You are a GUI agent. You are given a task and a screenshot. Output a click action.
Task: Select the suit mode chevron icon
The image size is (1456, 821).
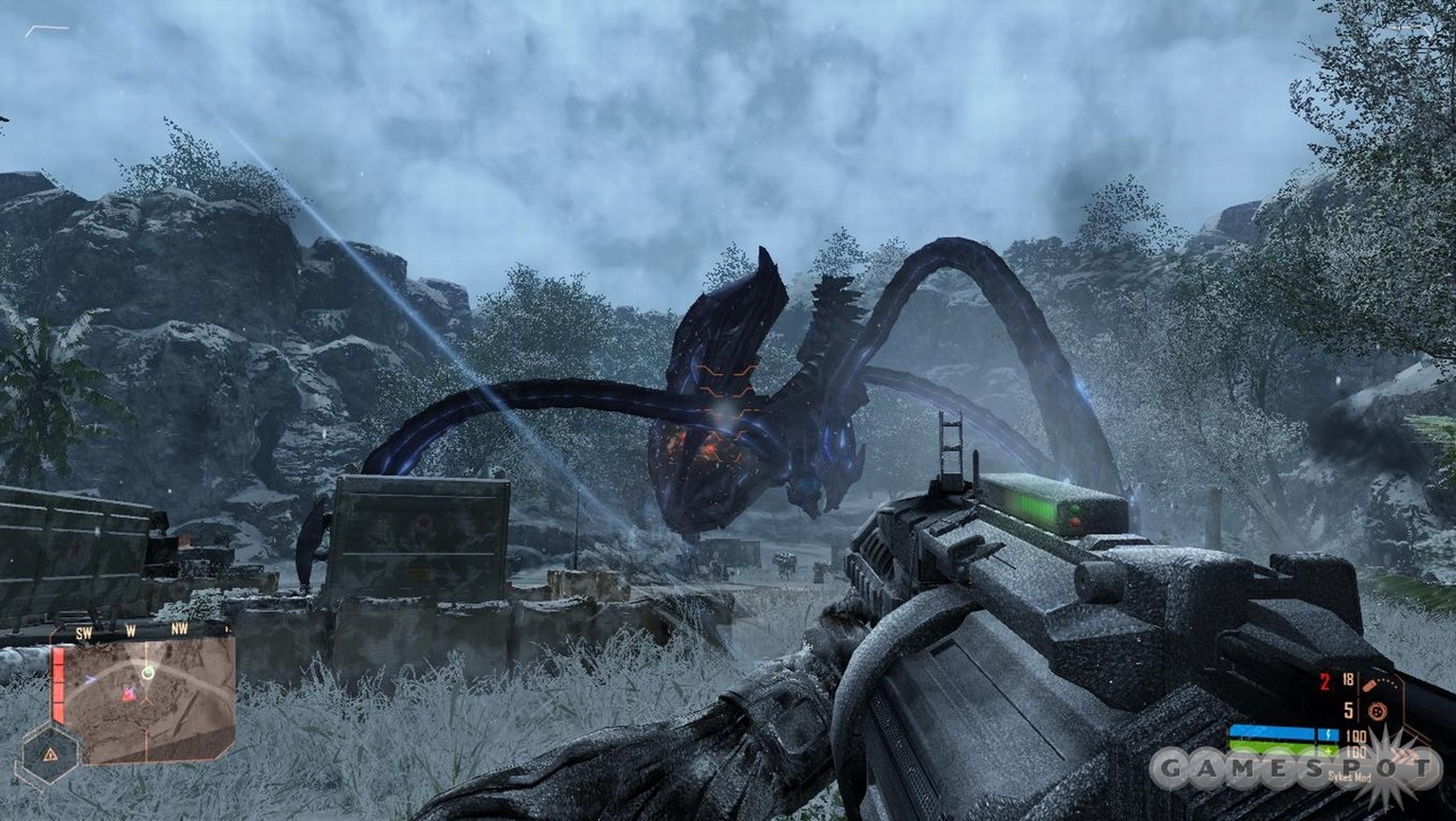click(1405, 756)
